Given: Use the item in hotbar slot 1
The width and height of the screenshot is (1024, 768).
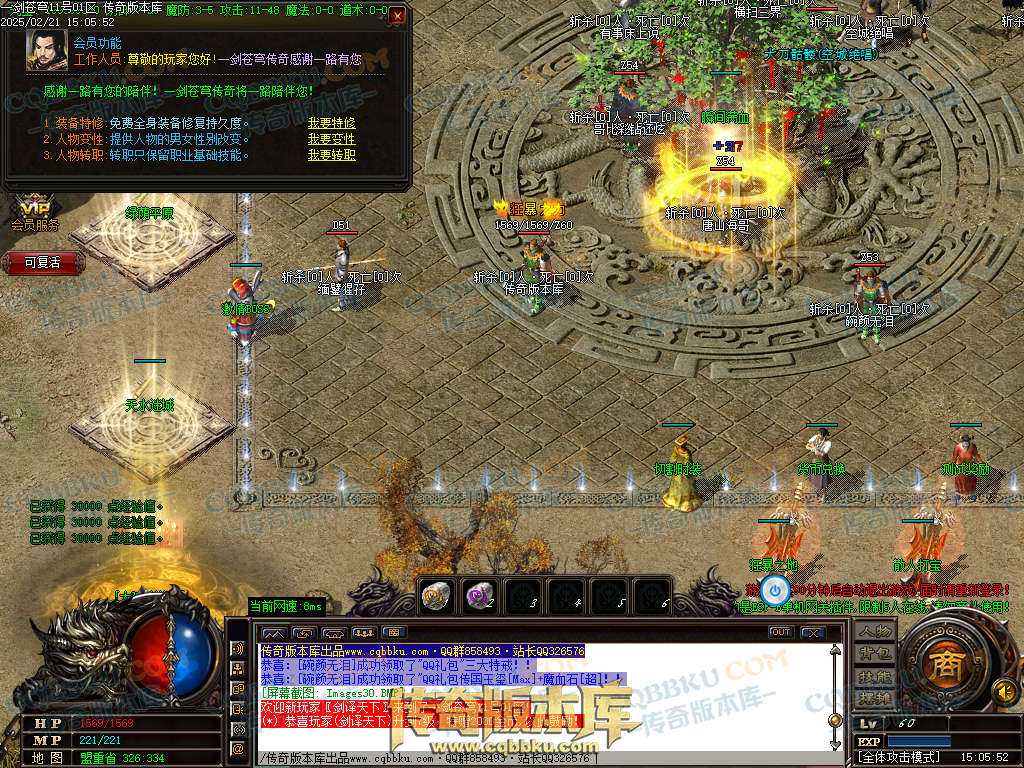Looking at the screenshot, I should tap(435, 595).
